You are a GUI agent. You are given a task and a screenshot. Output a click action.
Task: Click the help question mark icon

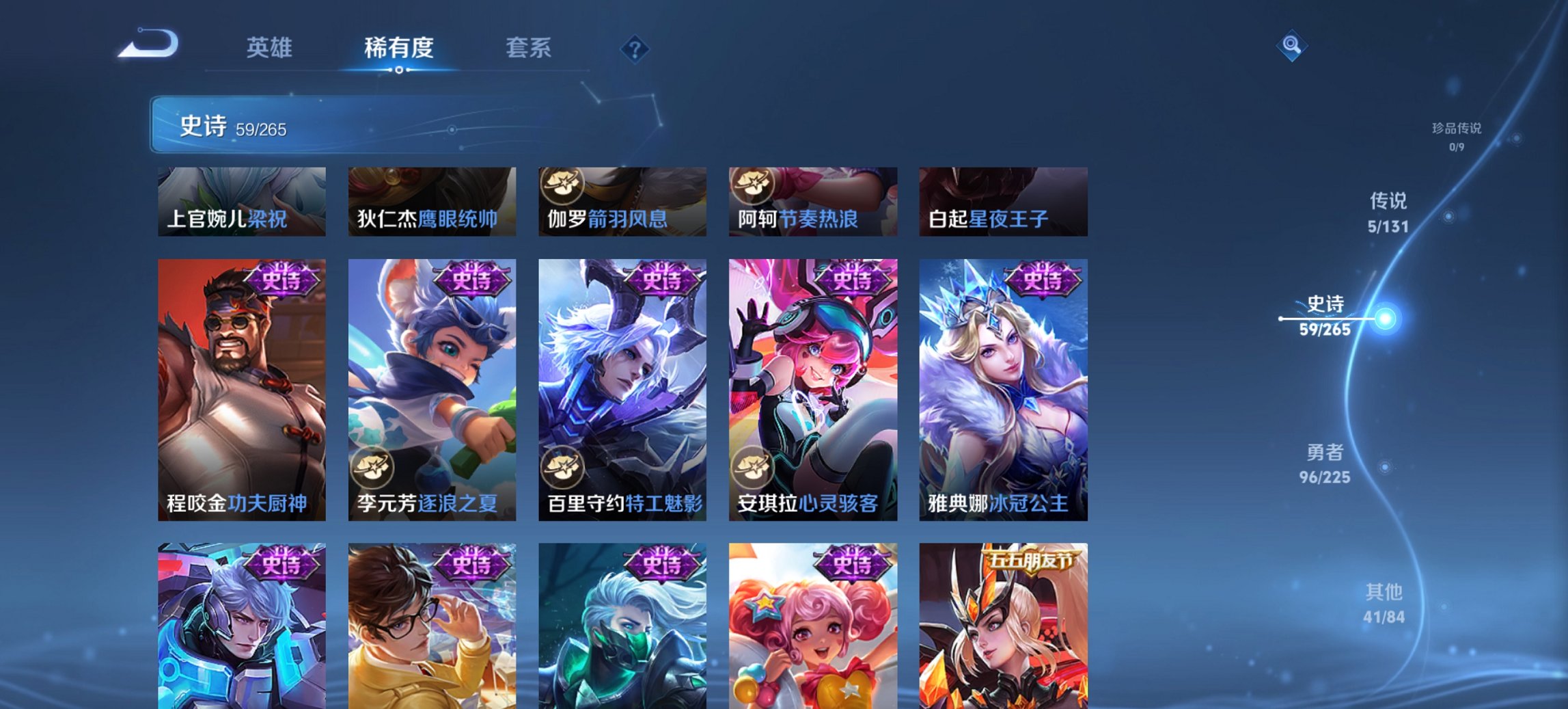(635, 50)
